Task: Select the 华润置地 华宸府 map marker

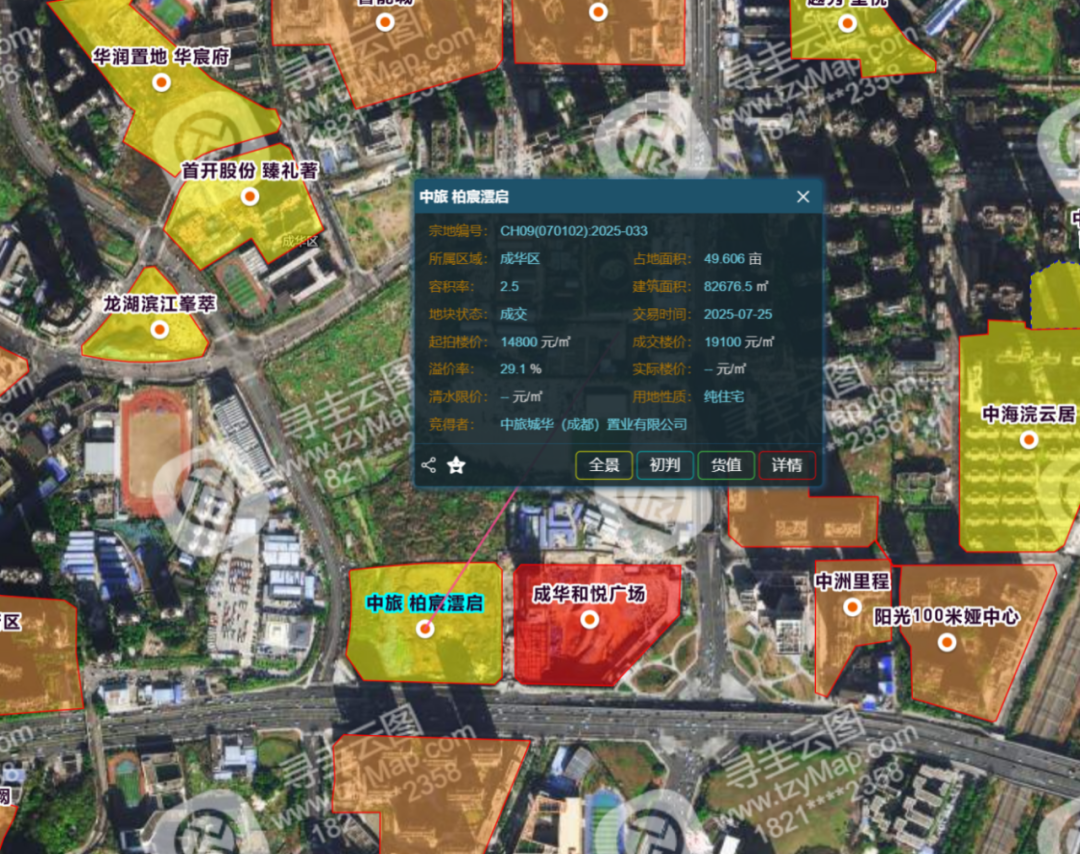Action: pyautogui.click(x=160, y=82)
